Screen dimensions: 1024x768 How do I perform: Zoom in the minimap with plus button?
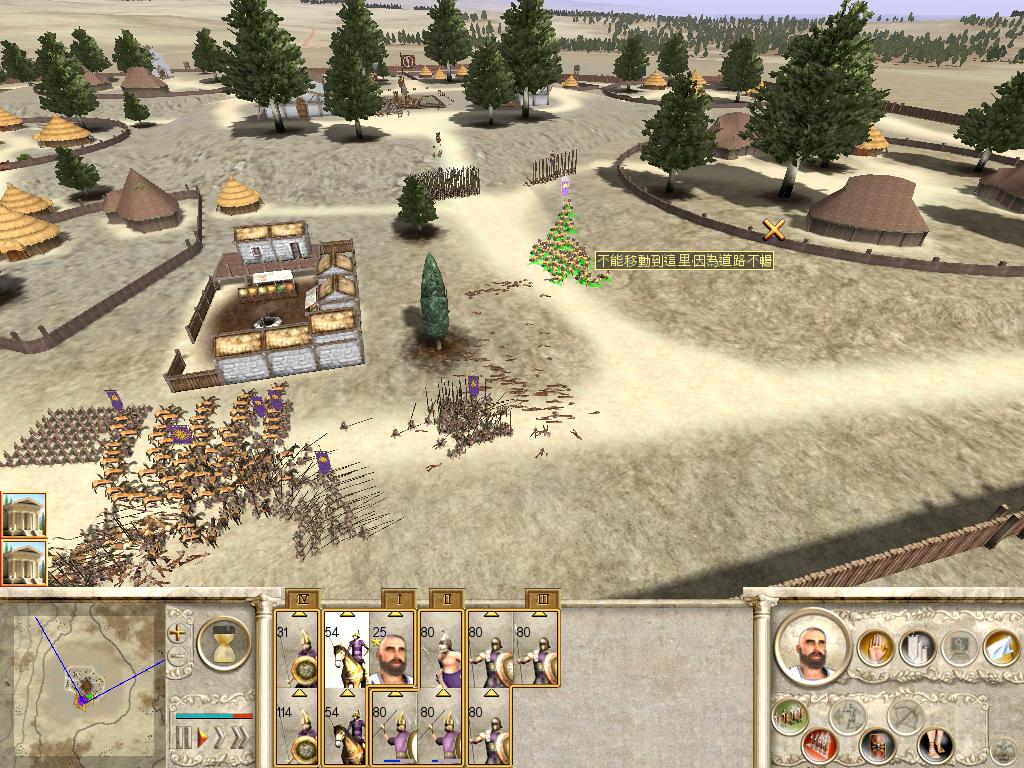click(178, 633)
